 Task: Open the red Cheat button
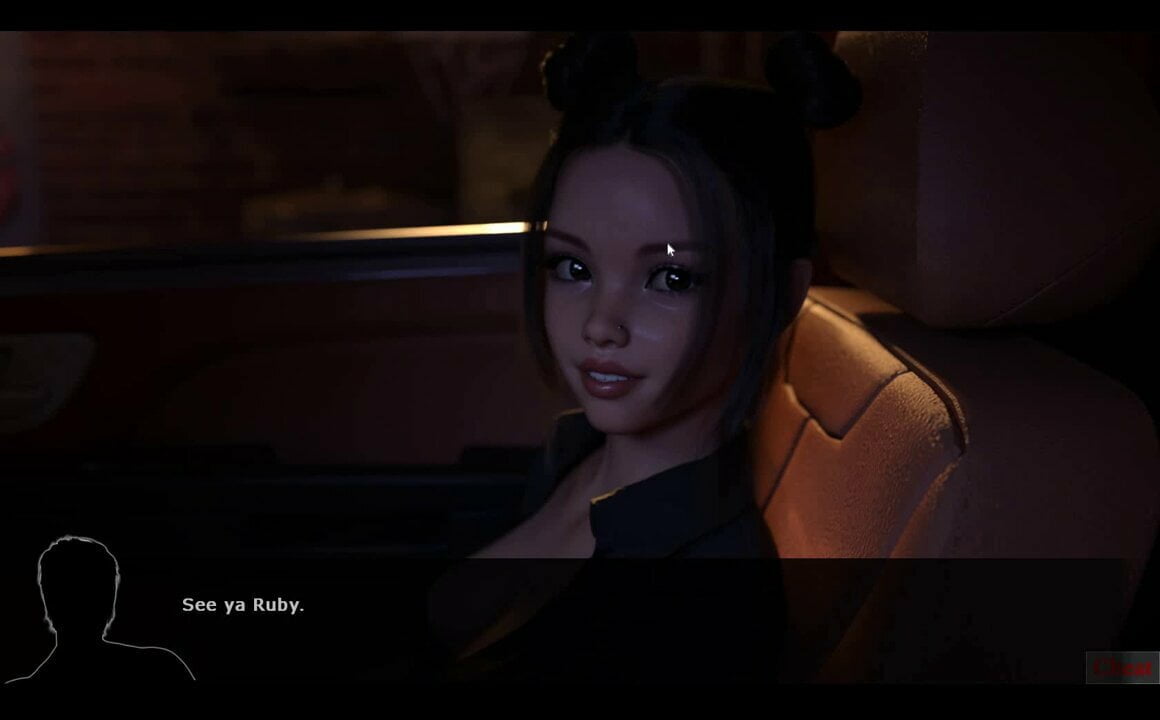[1122, 667]
